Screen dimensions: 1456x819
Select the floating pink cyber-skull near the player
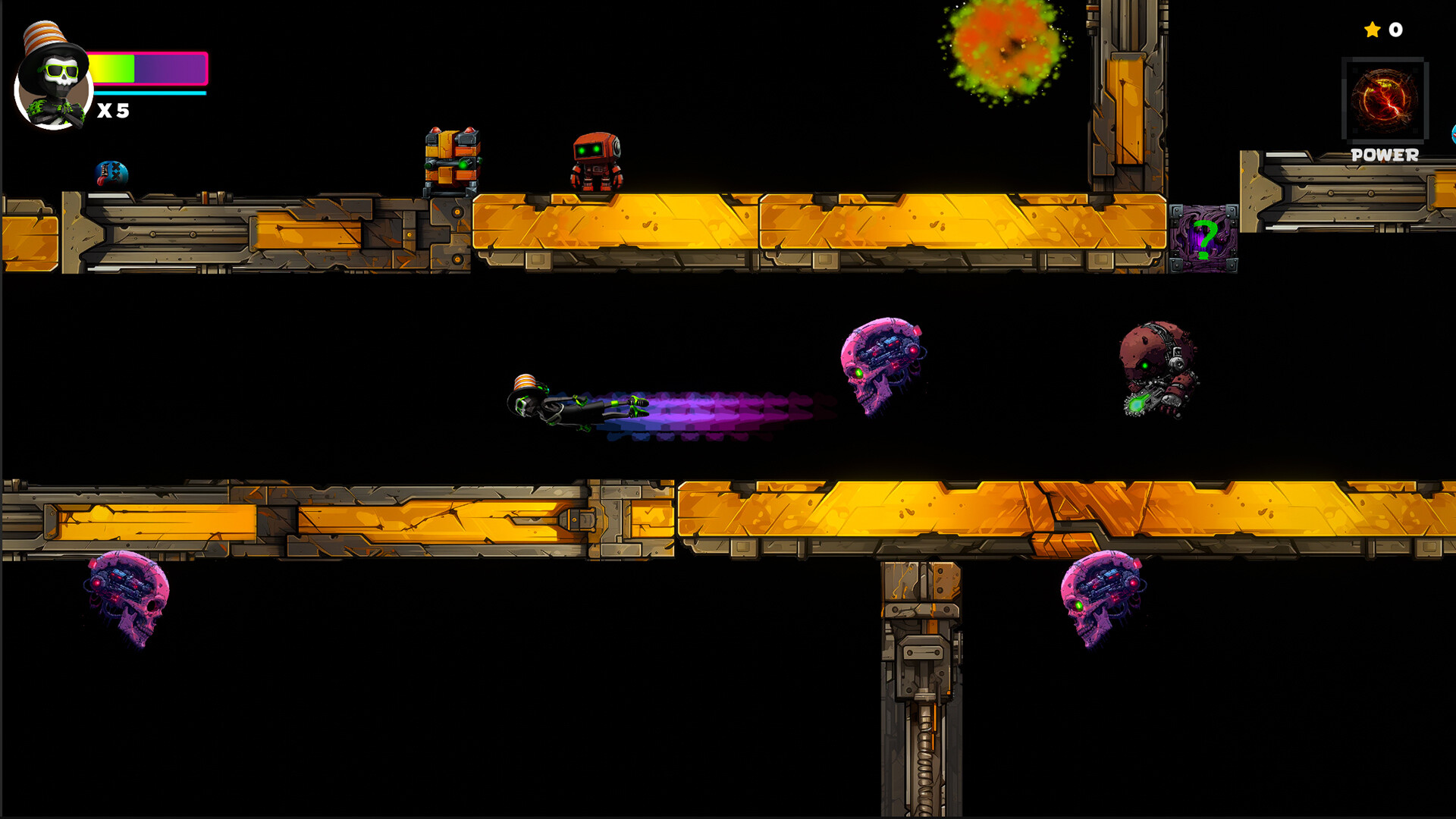883,364
